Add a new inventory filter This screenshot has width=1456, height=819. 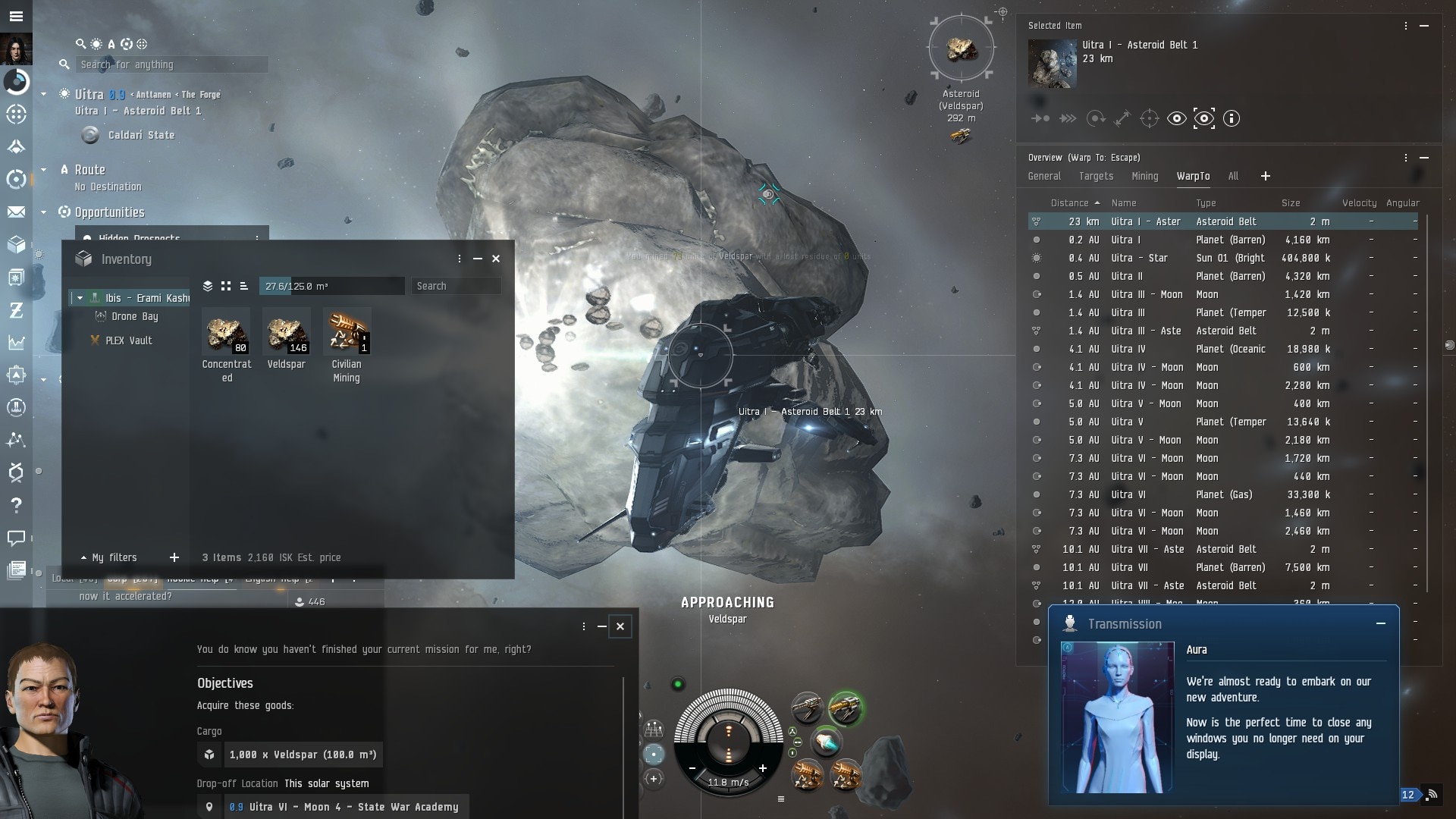[x=174, y=557]
